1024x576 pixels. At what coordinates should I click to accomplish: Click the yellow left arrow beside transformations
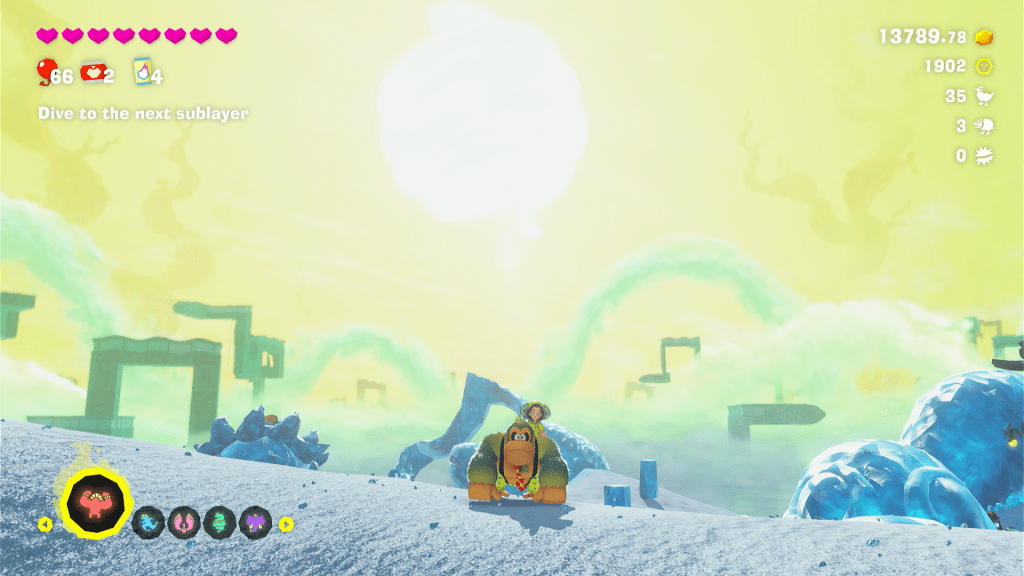click(x=44, y=523)
